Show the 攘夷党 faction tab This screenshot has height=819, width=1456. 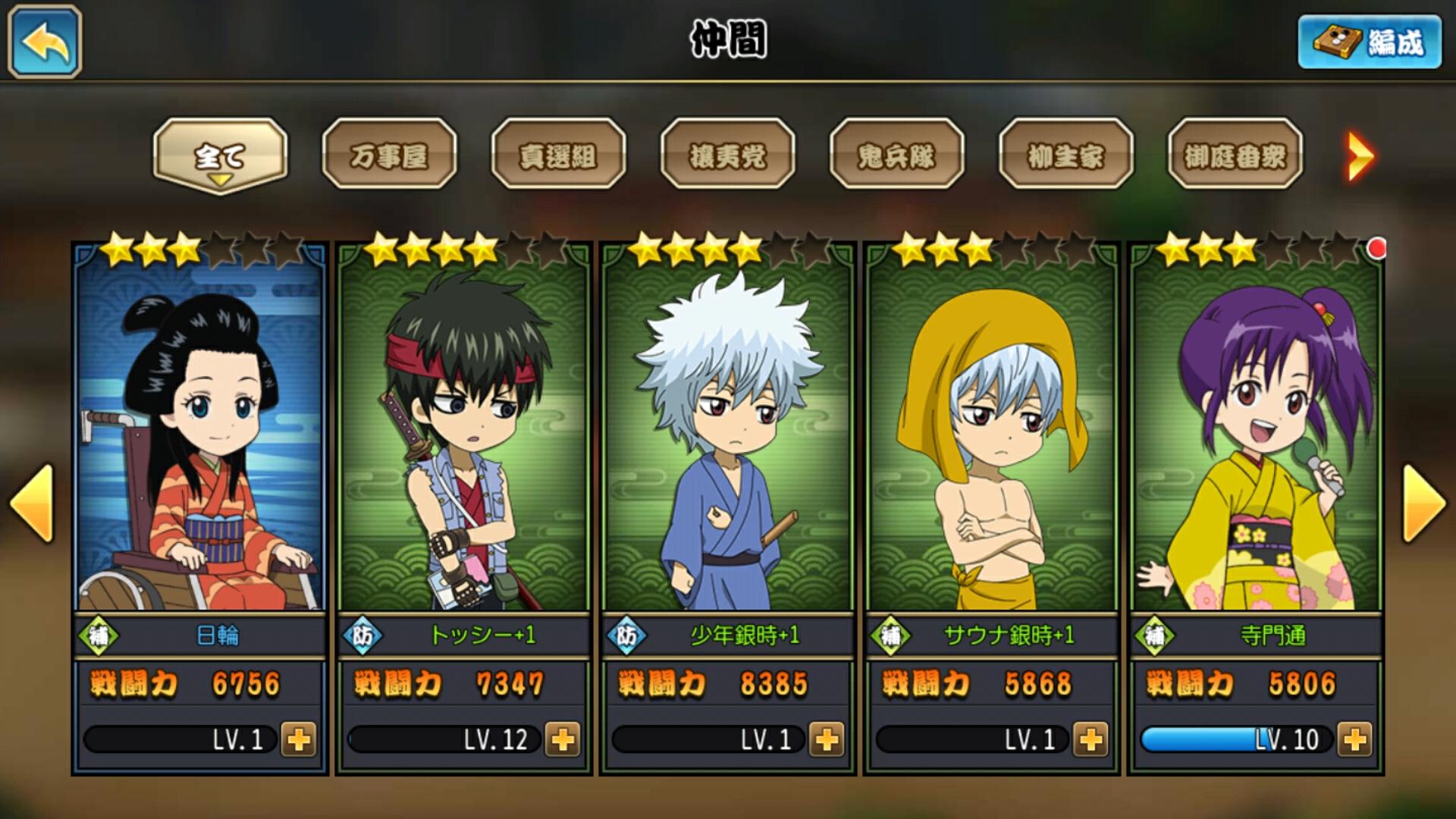pos(727,155)
